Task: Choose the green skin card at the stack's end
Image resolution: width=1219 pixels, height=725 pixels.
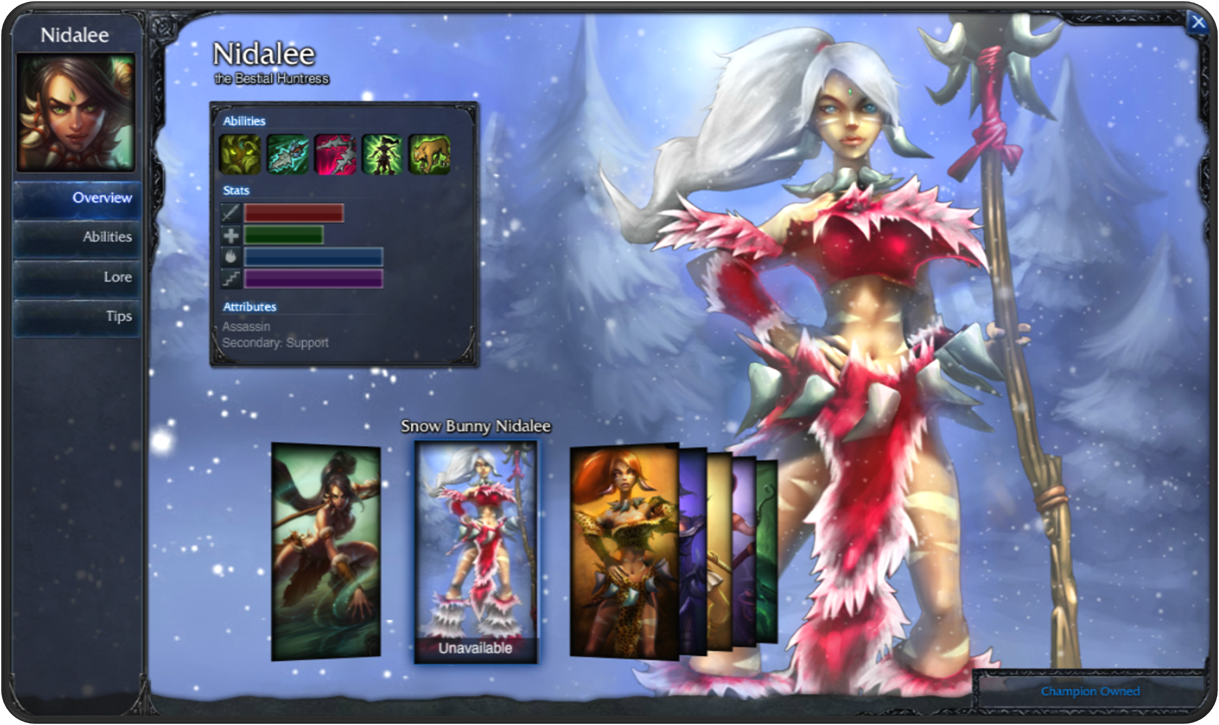Action: click(767, 550)
